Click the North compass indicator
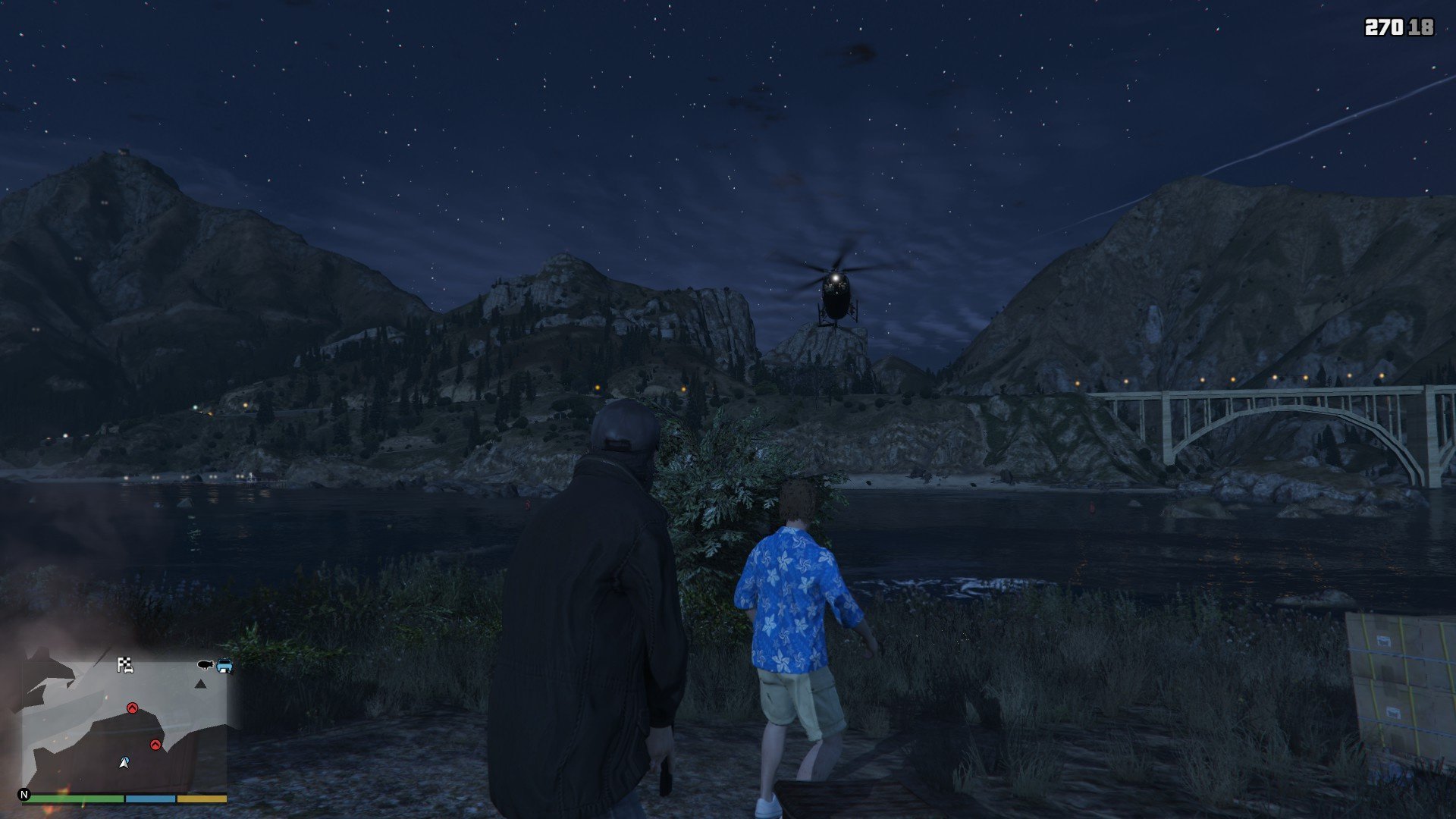 [x=24, y=795]
